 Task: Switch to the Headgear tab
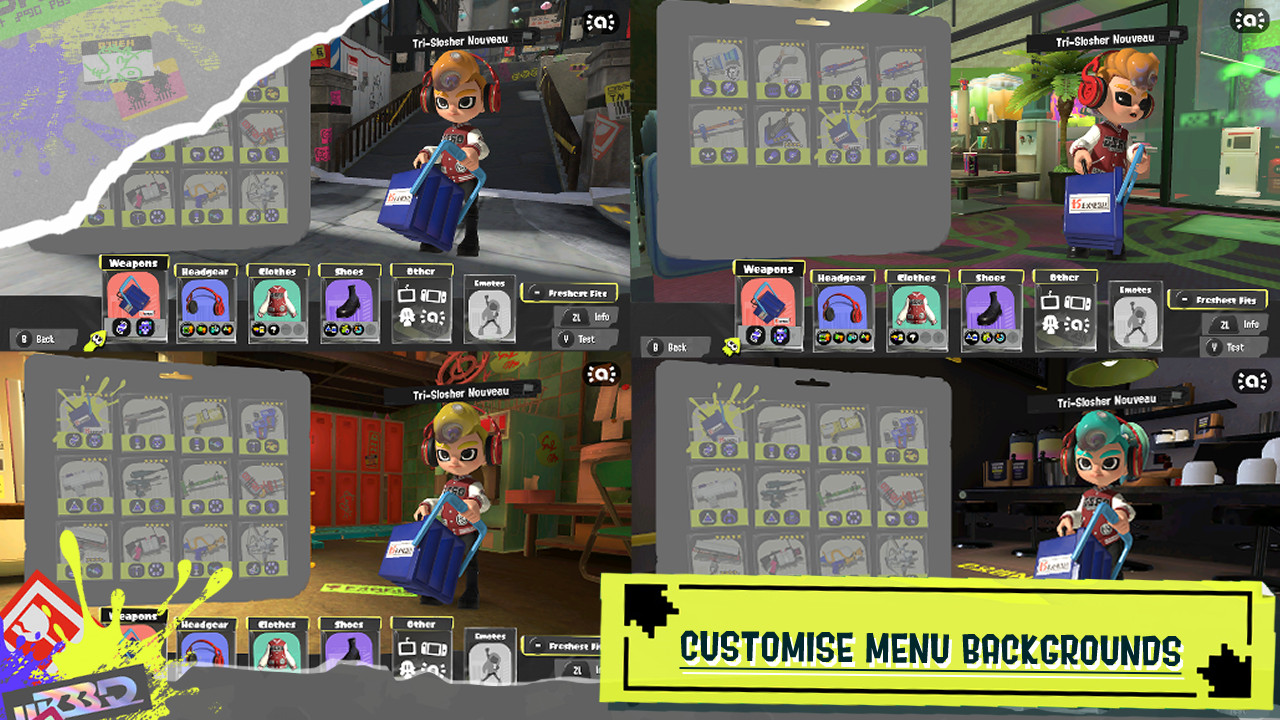pos(204,270)
